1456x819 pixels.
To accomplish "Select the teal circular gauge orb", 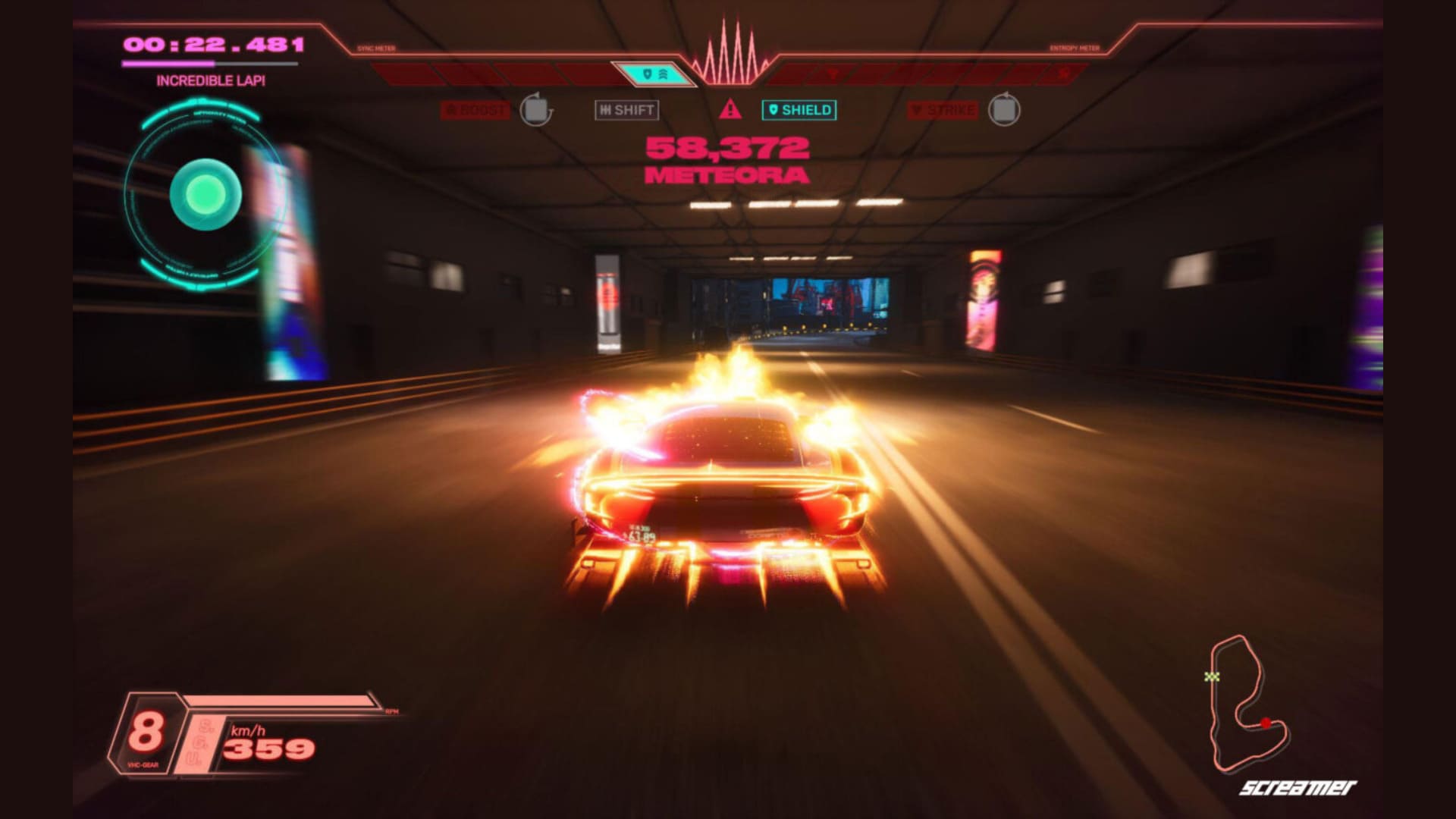I will [x=206, y=195].
